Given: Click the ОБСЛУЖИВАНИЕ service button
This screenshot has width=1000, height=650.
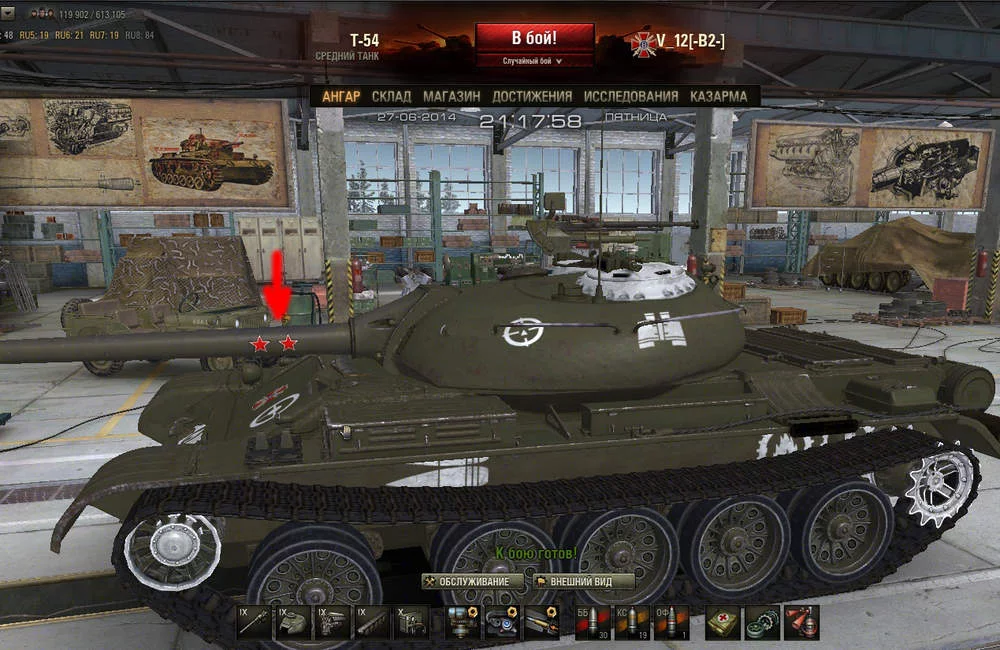Looking at the screenshot, I should [473, 581].
